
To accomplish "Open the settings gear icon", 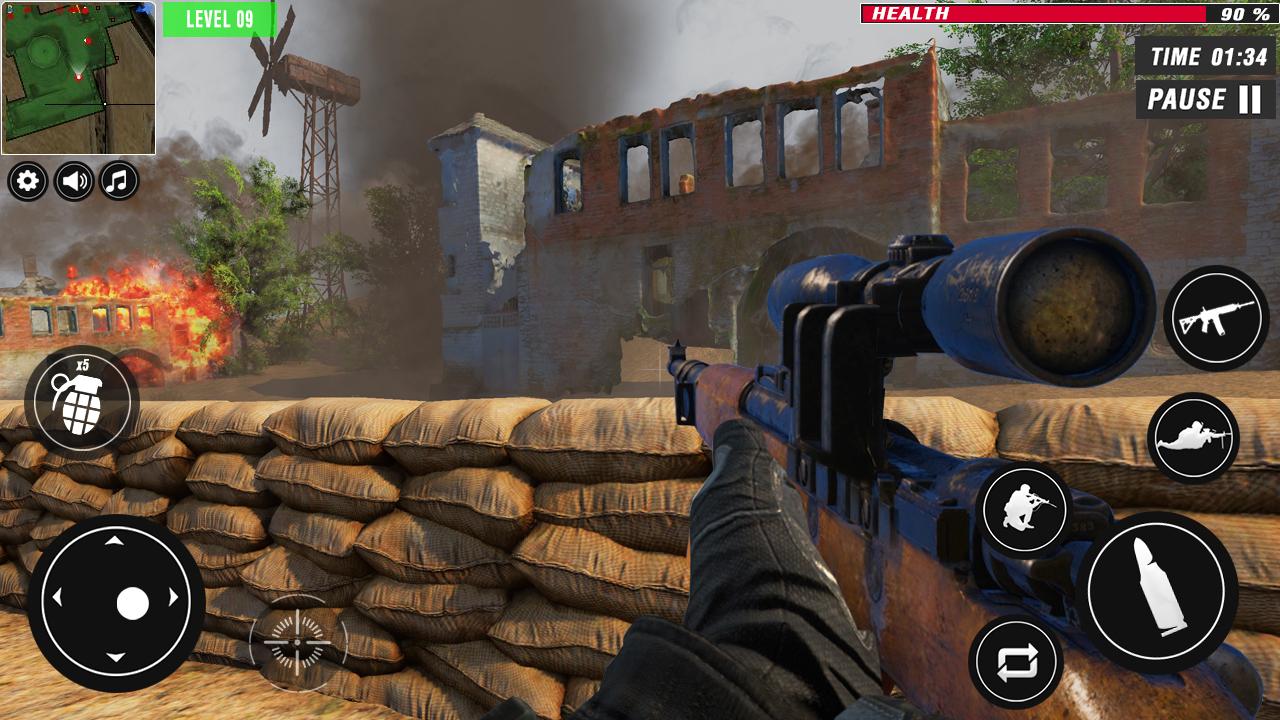I will (27, 182).
